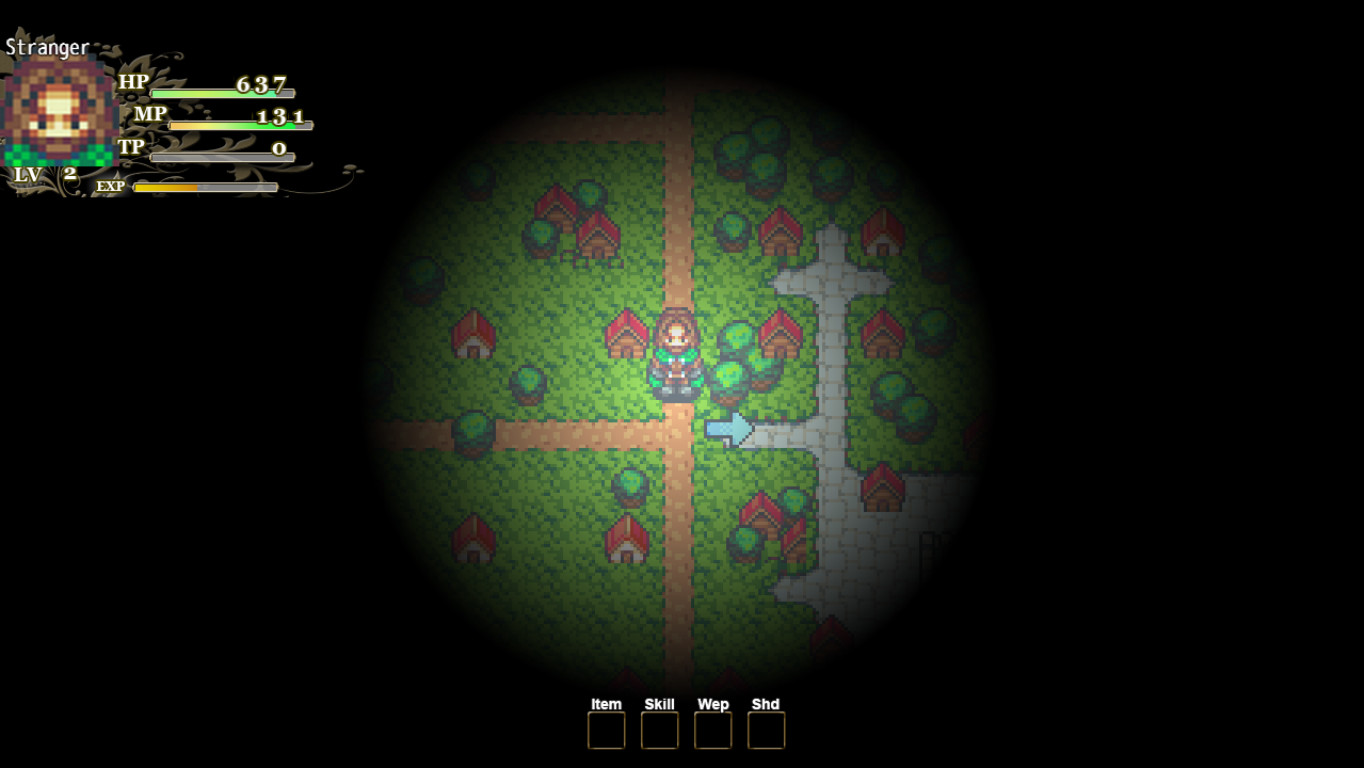The height and width of the screenshot is (768, 1364).
Task: Open the Skill menu via its label
Action: tap(658, 704)
